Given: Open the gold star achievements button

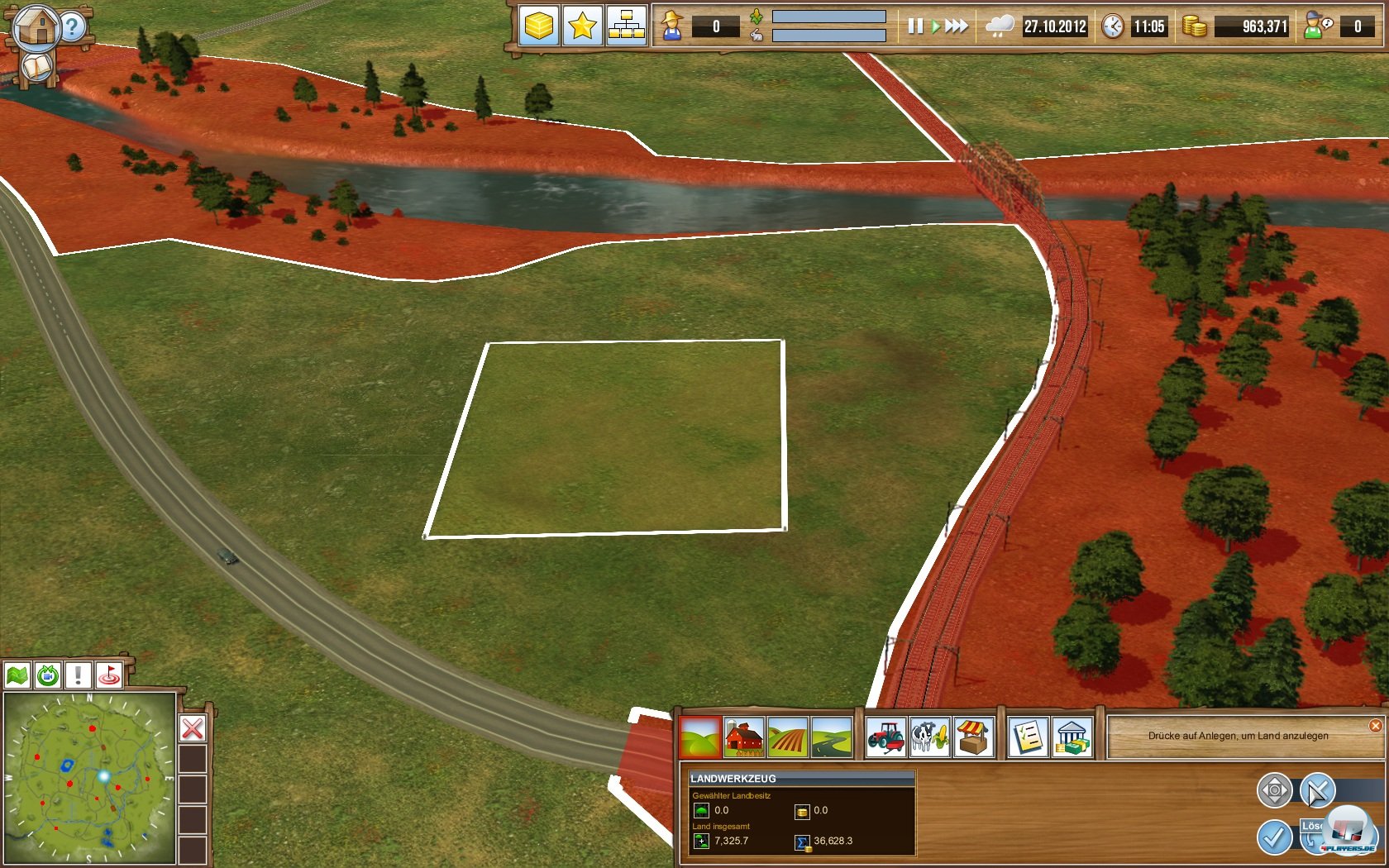Looking at the screenshot, I should point(582,26).
